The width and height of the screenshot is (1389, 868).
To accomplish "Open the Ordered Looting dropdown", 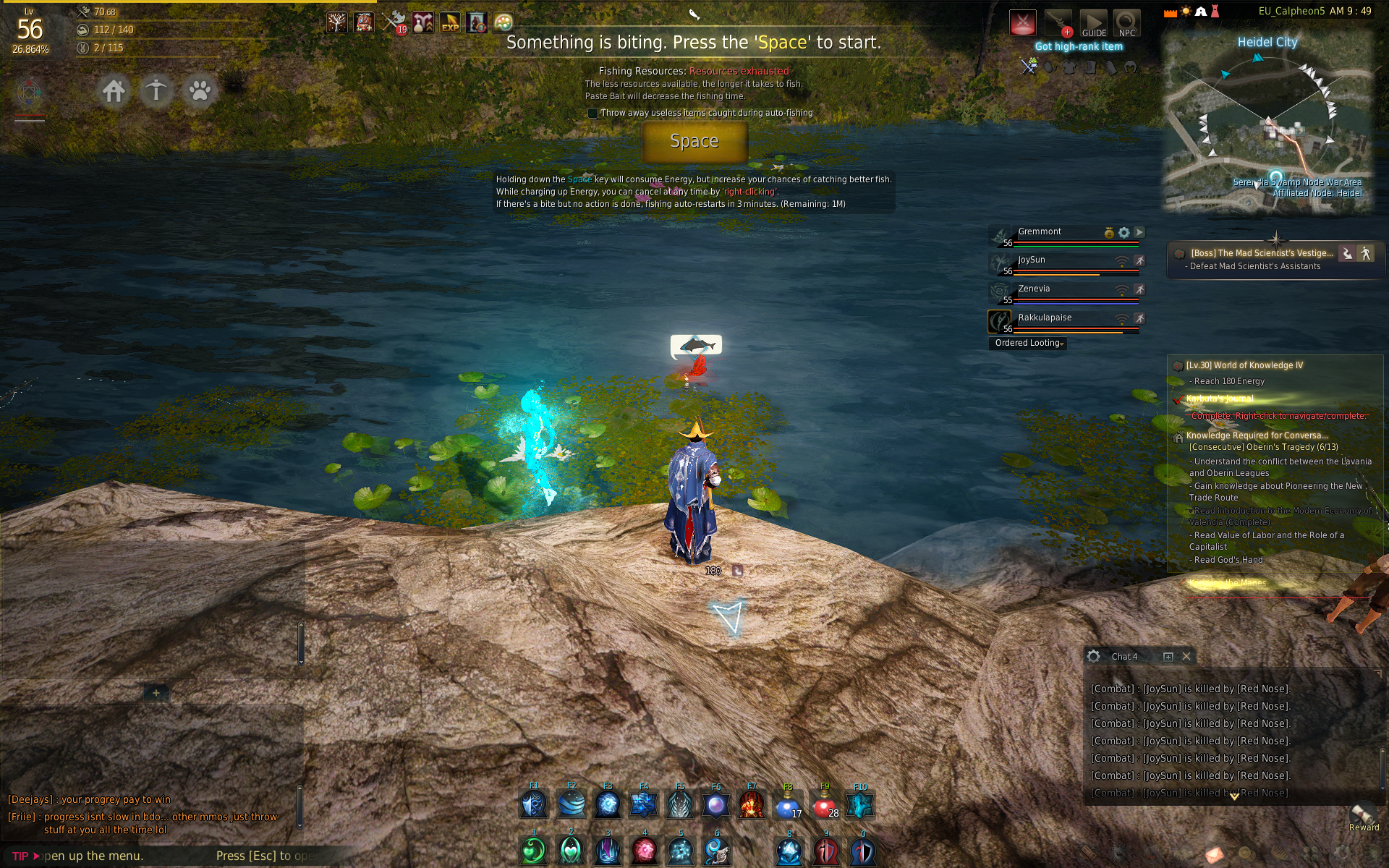I will click(1028, 344).
